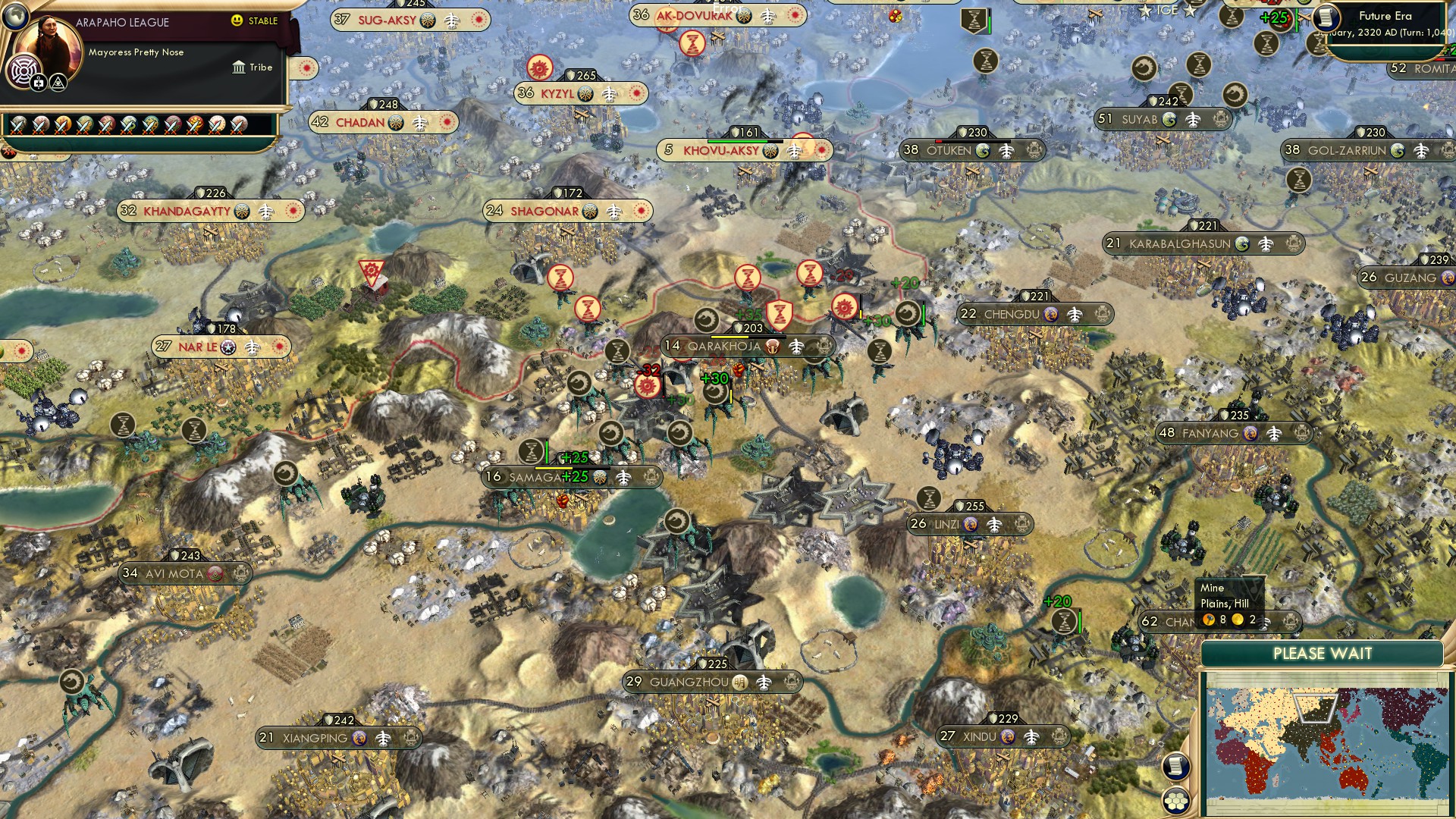Click the Tribe government building icon

pyautogui.click(x=239, y=68)
